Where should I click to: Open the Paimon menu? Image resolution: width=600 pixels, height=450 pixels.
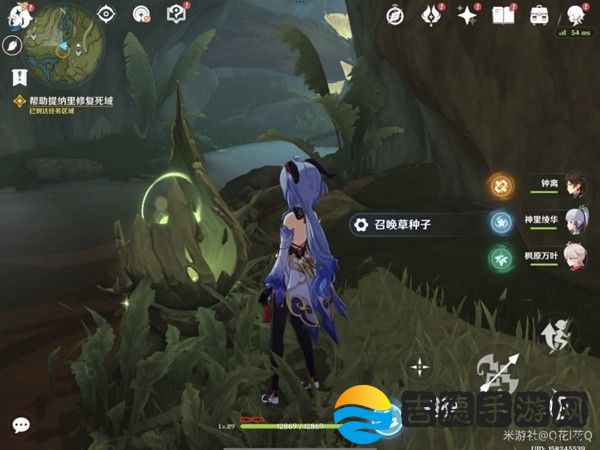14,16
